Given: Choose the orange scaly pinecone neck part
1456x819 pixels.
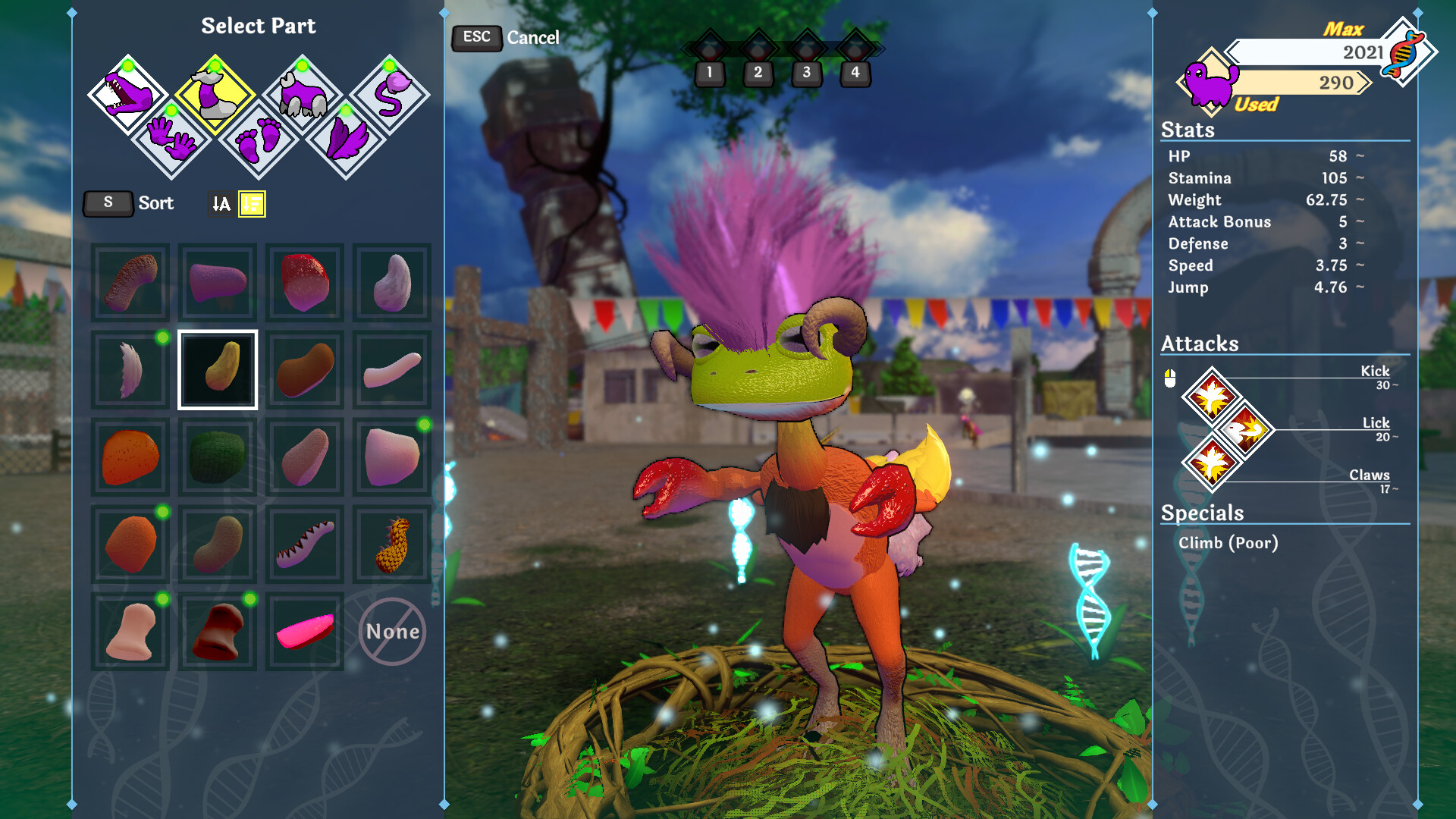Looking at the screenshot, I should pos(392,544).
